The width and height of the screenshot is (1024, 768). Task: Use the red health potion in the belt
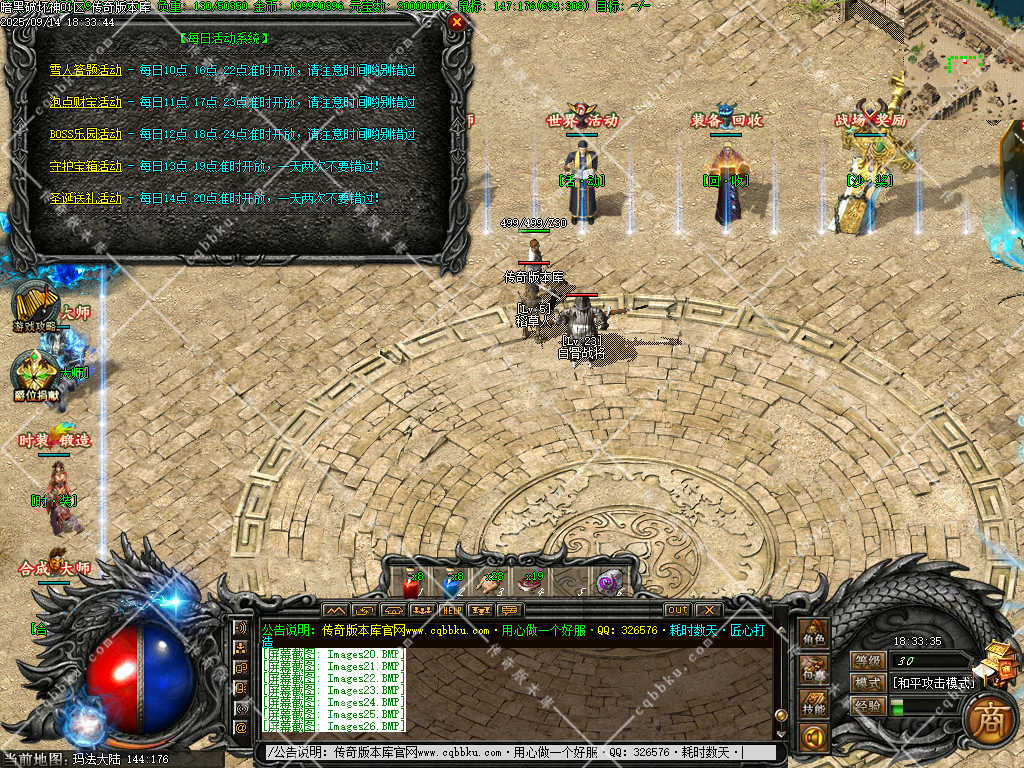pos(410,584)
